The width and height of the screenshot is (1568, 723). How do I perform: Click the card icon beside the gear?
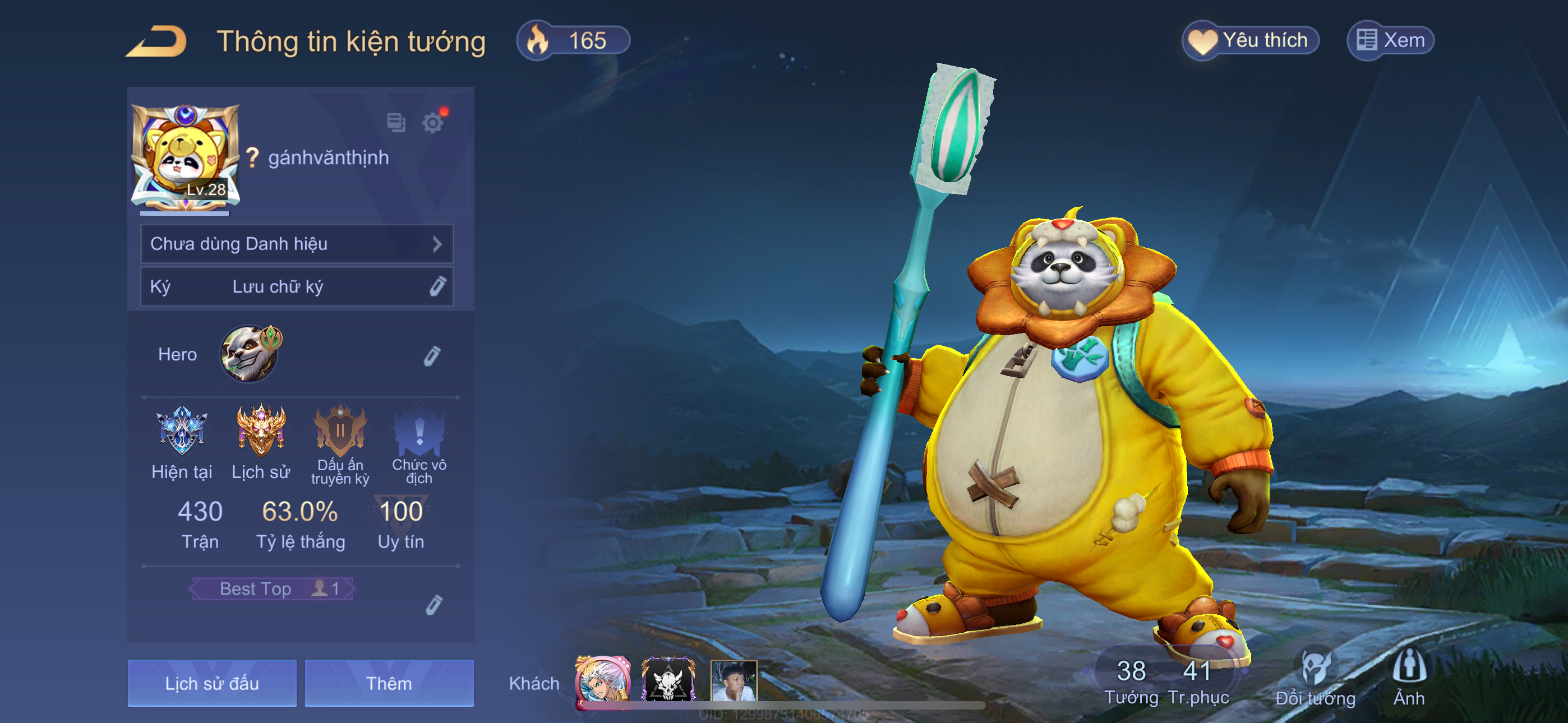(x=396, y=123)
